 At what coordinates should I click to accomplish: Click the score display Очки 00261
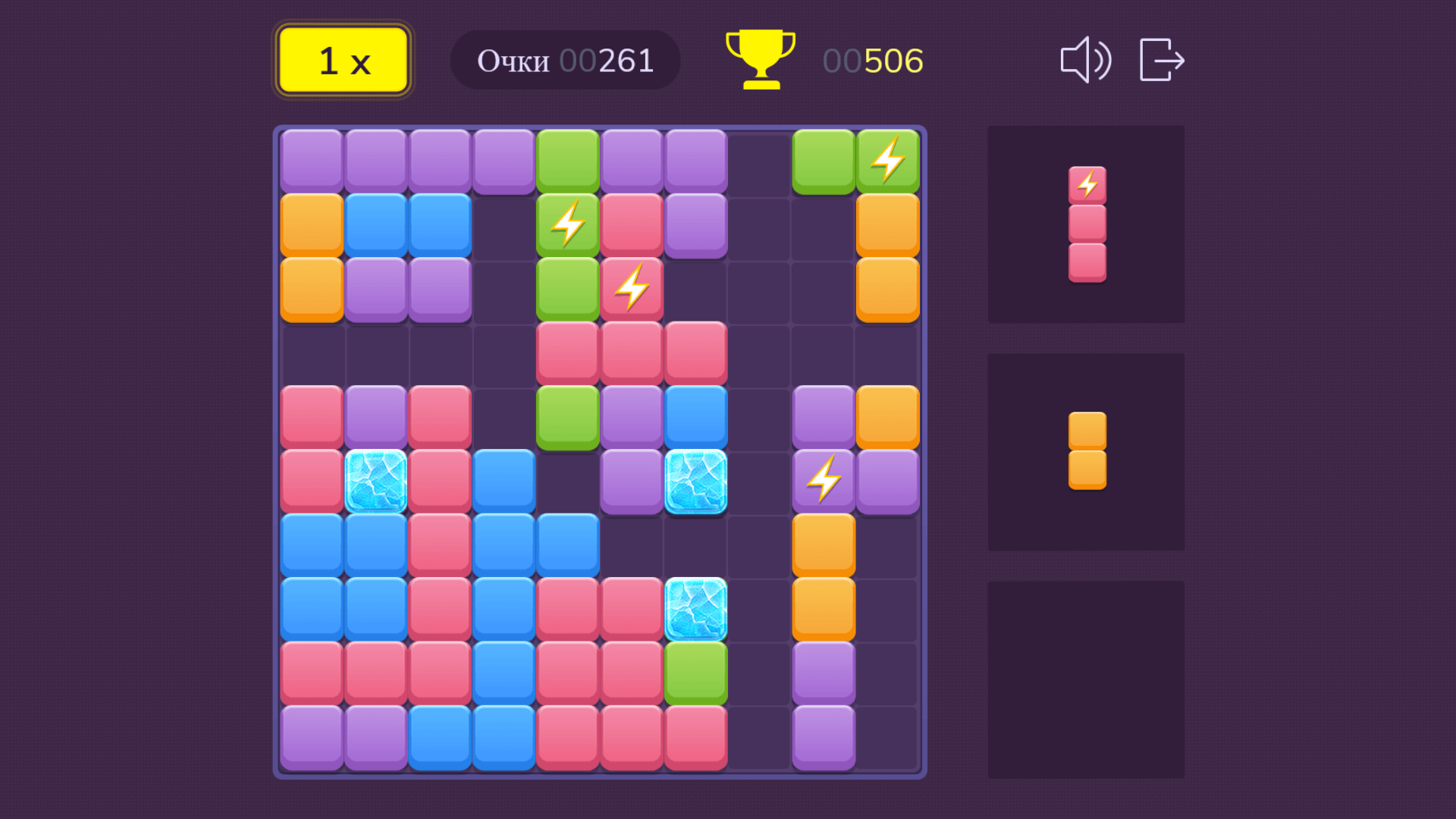565,60
